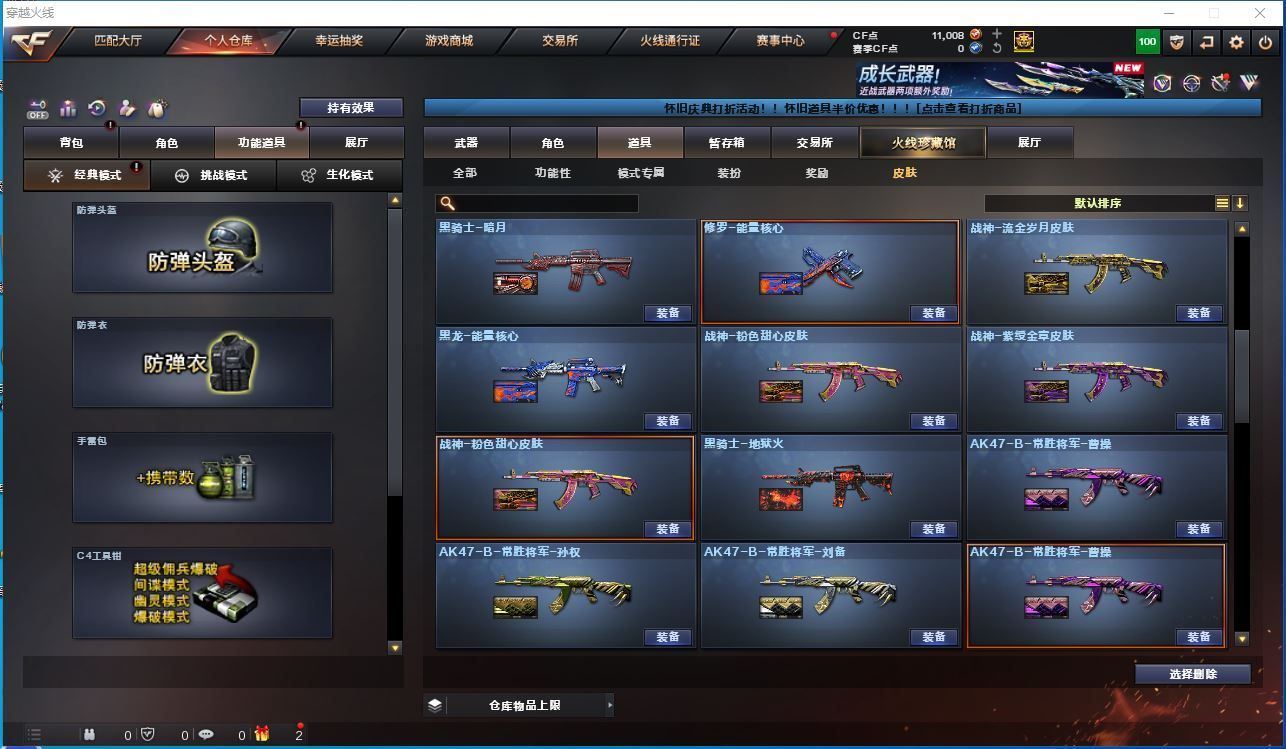
Task: Close the game window
Action: pos(1260,13)
